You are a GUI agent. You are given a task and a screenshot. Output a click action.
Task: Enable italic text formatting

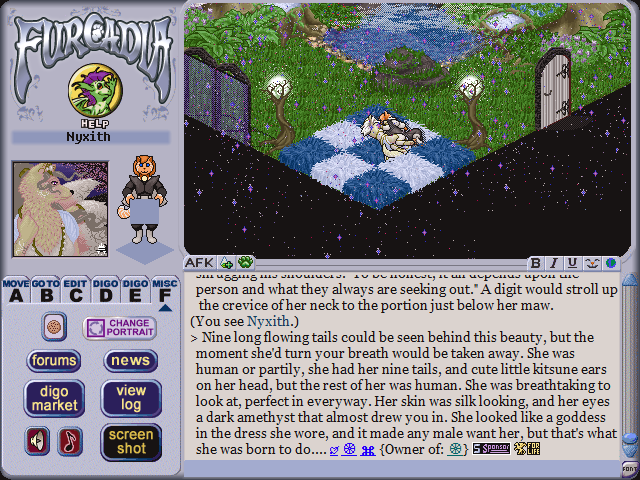(x=554, y=263)
